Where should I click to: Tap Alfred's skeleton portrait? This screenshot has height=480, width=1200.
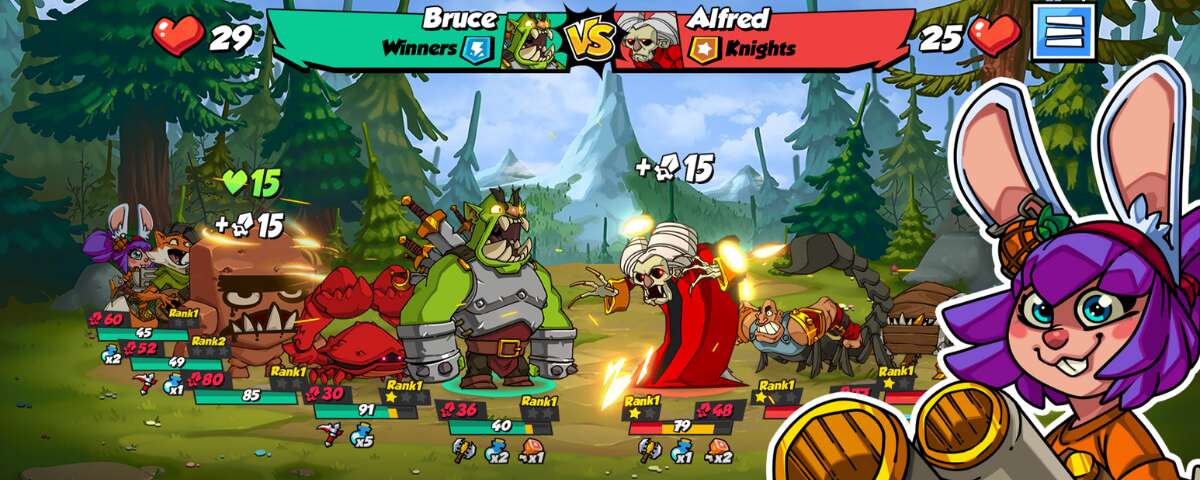click(647, 41)
